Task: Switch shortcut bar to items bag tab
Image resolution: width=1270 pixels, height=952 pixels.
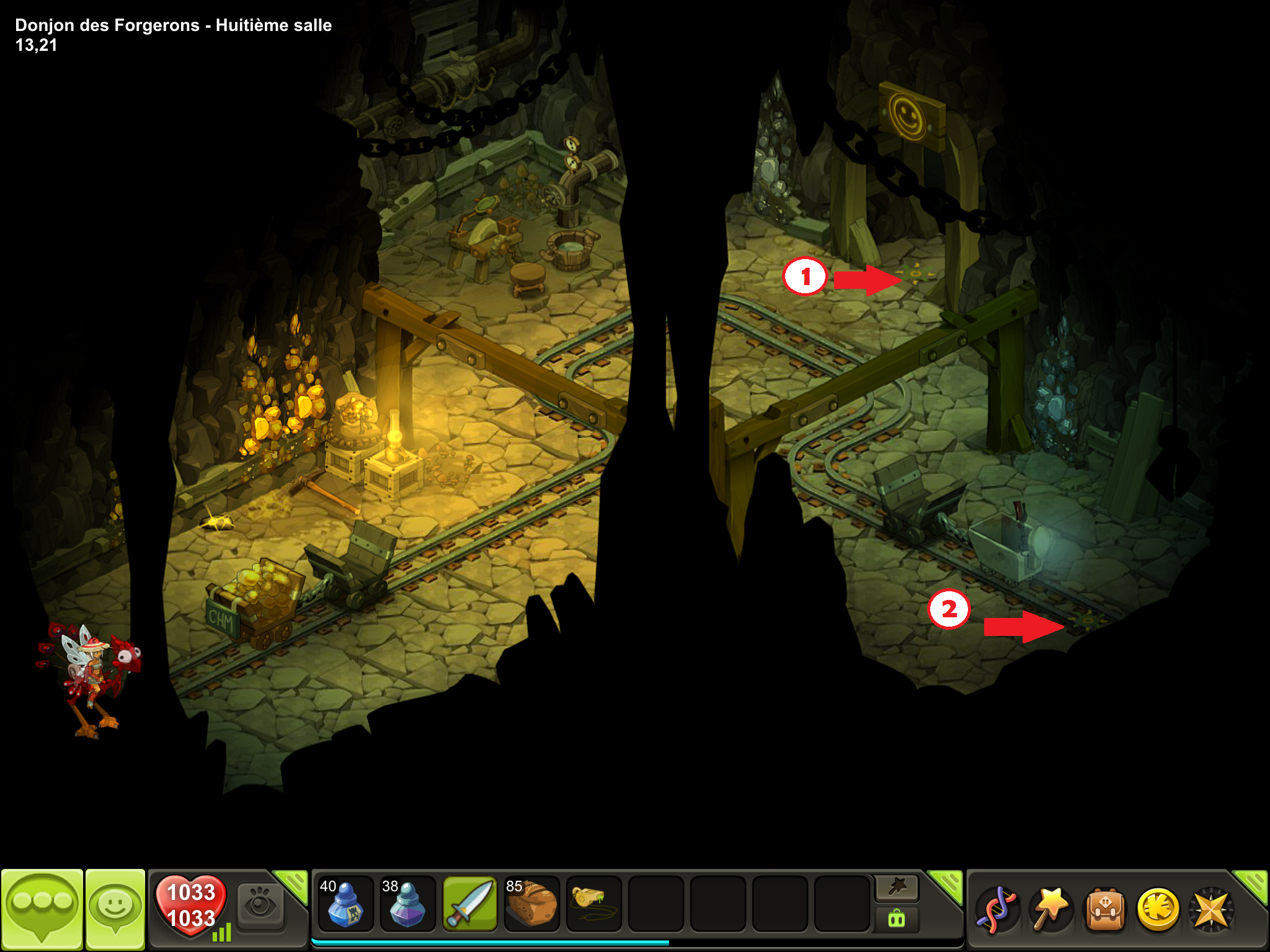Action: pos(897,919)
